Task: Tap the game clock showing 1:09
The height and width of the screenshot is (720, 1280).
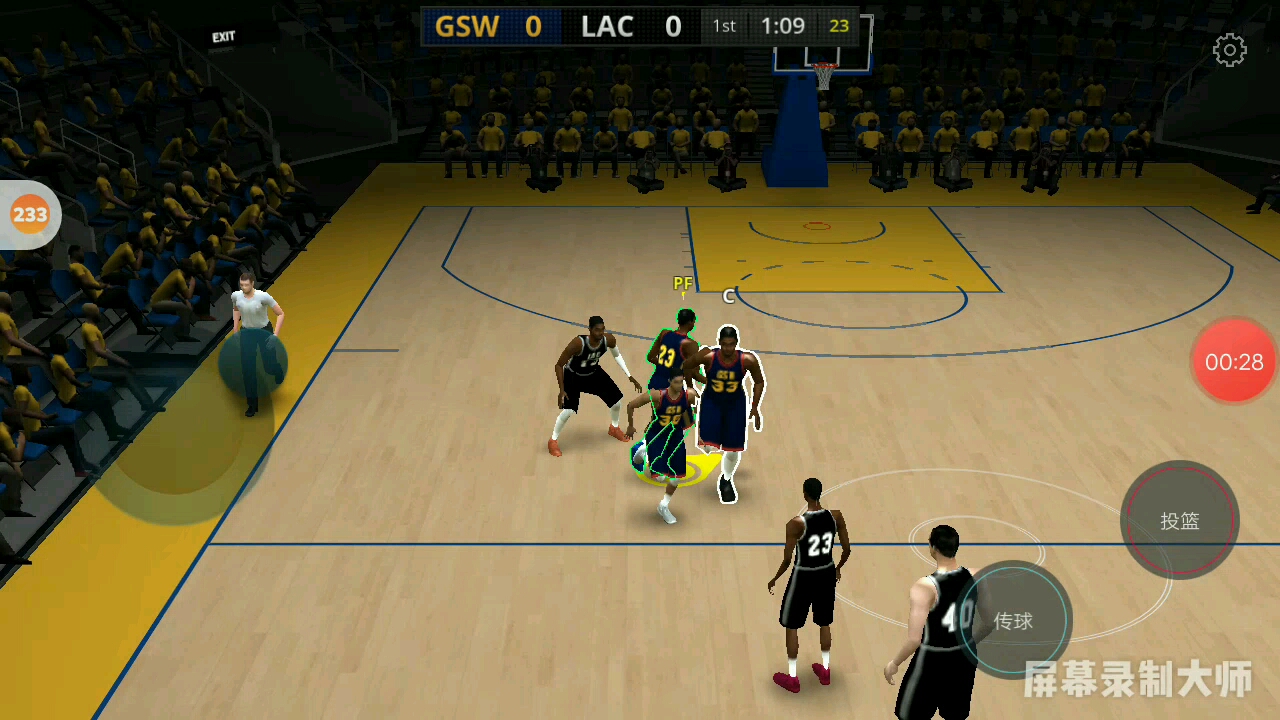Action: click(x=785, y=27)
